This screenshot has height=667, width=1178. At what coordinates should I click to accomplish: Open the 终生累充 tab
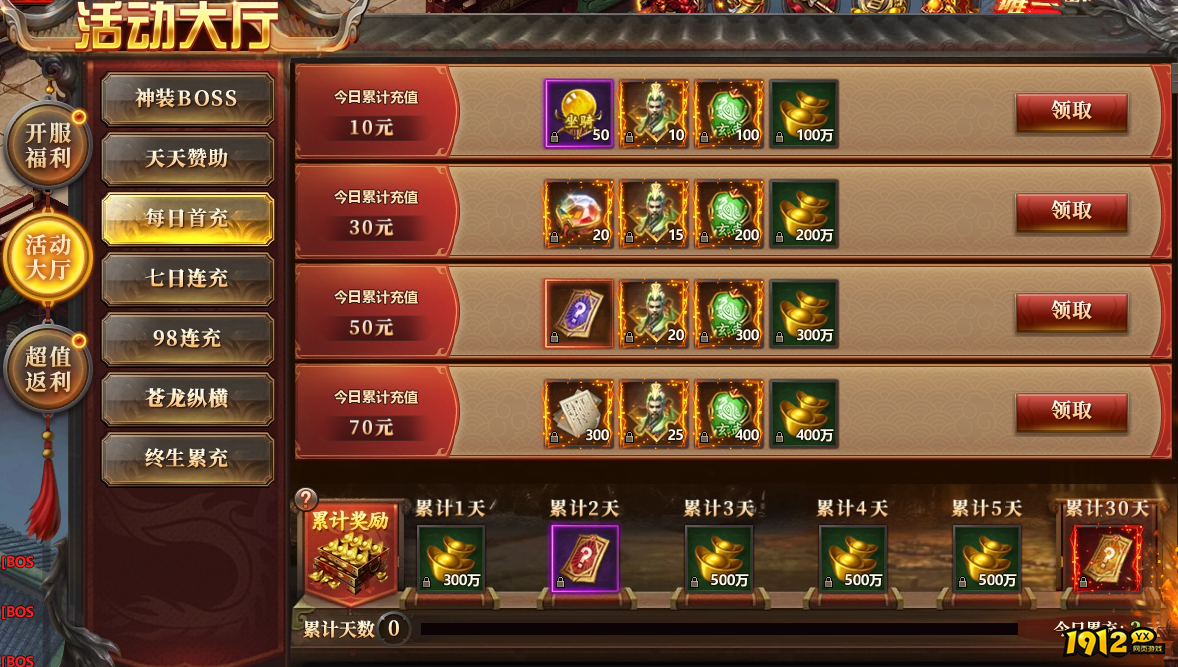click(187, 458)
